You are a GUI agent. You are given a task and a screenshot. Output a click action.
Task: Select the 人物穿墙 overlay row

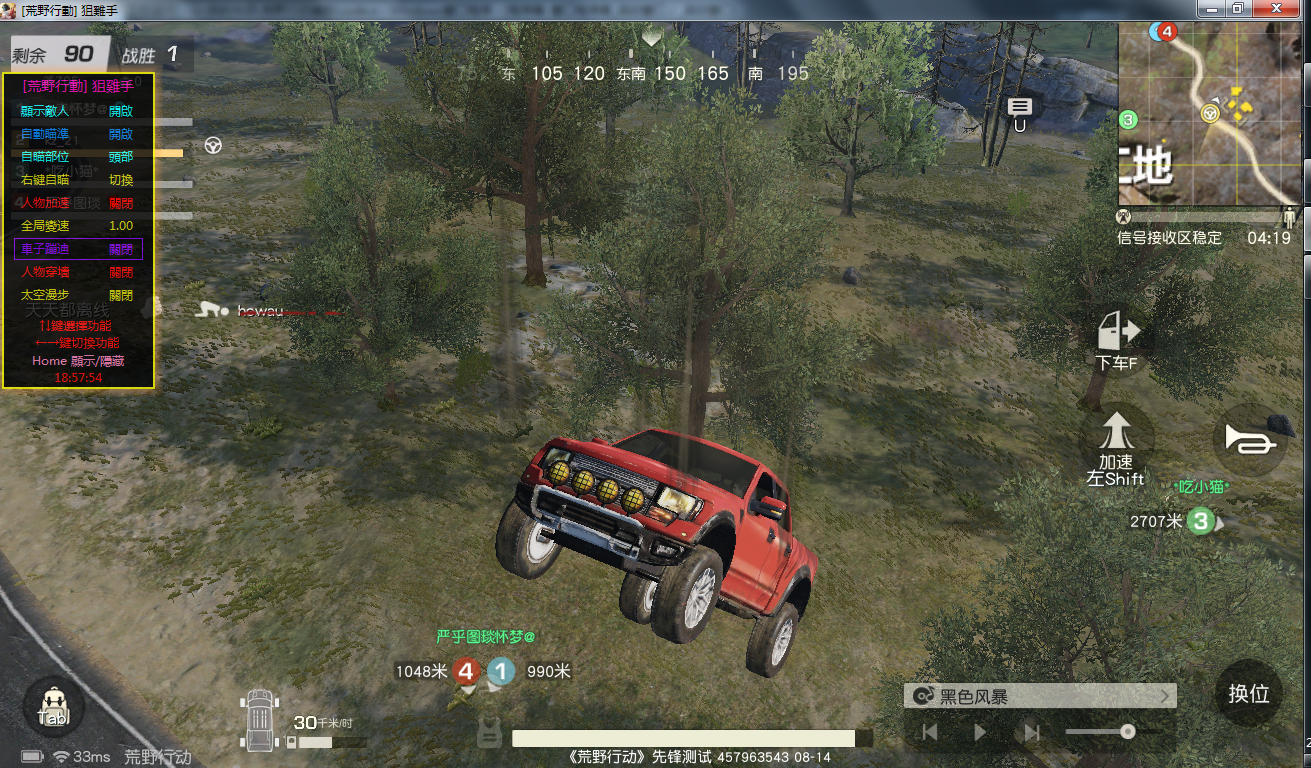tap(78, 272)
